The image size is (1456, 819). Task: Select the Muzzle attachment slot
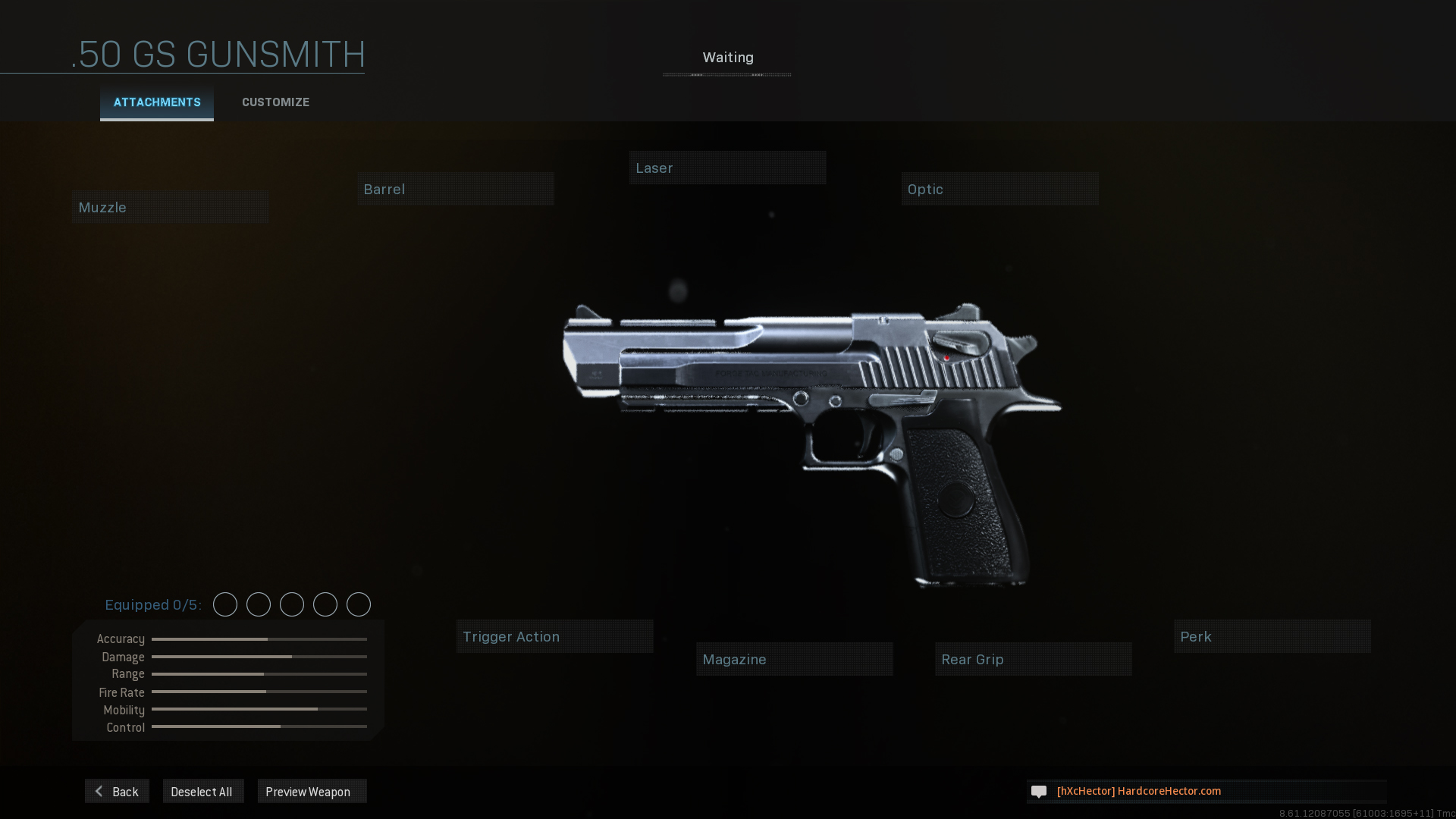tap(171, 207)
